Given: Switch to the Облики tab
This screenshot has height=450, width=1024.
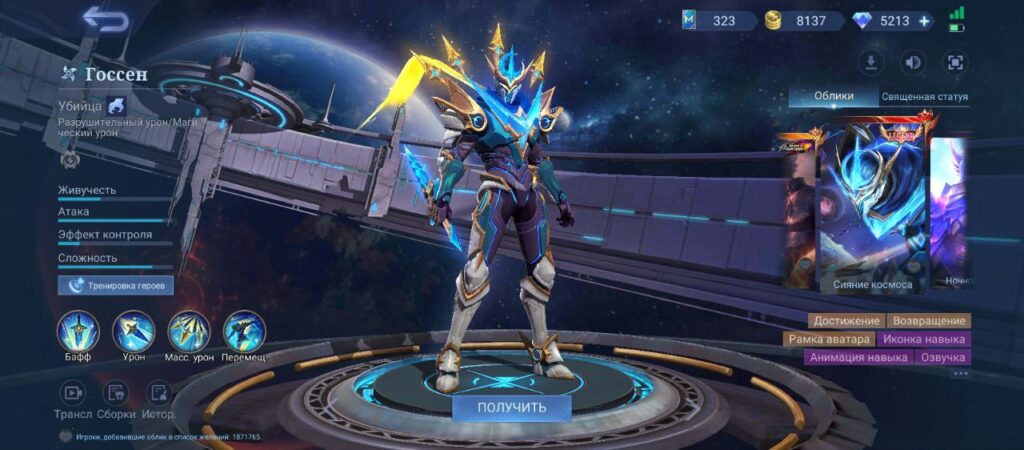Looking at the screenshot, I should point(833,97).
